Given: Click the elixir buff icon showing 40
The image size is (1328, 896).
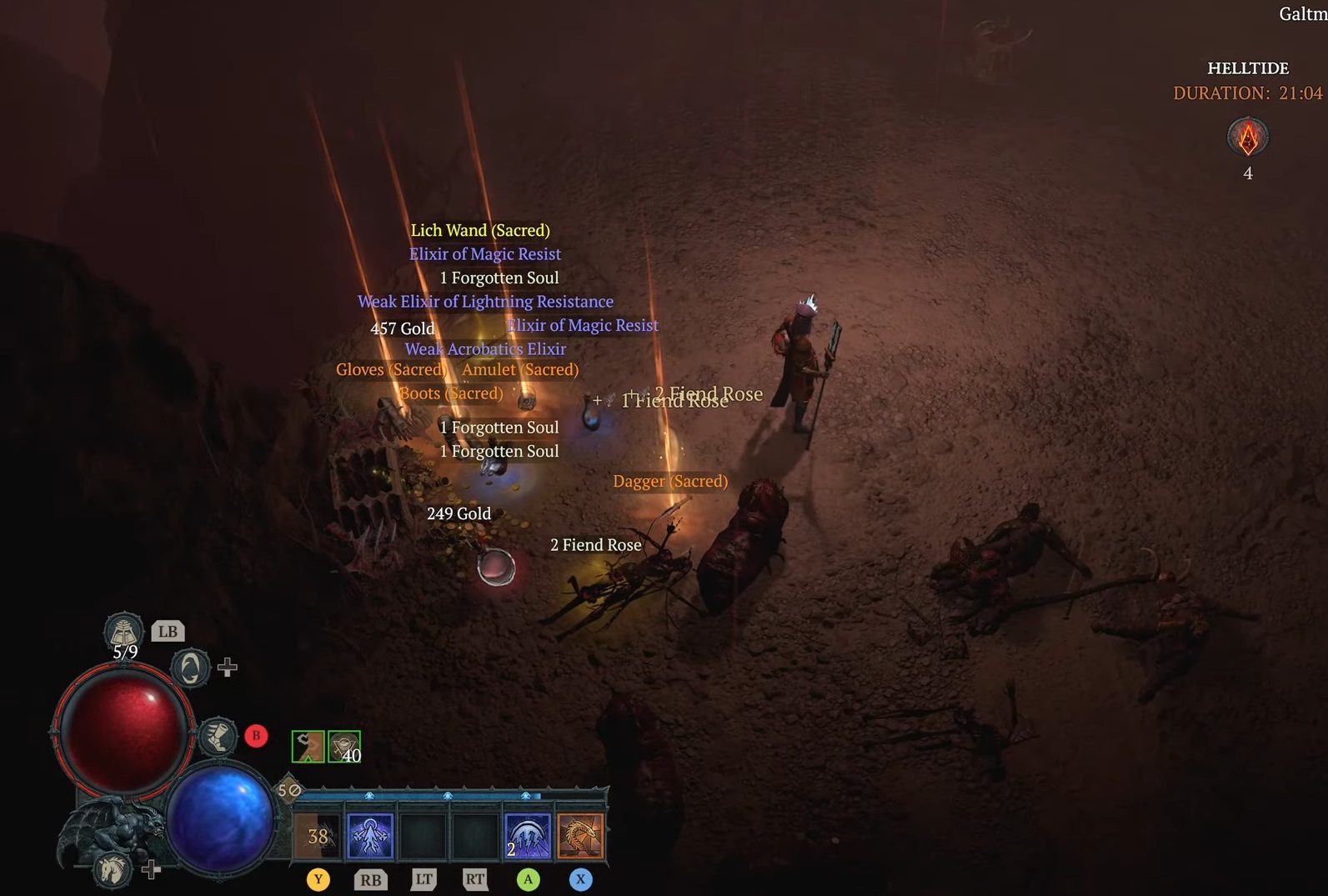Looking at the screenshot, I should tap(343, 744).
